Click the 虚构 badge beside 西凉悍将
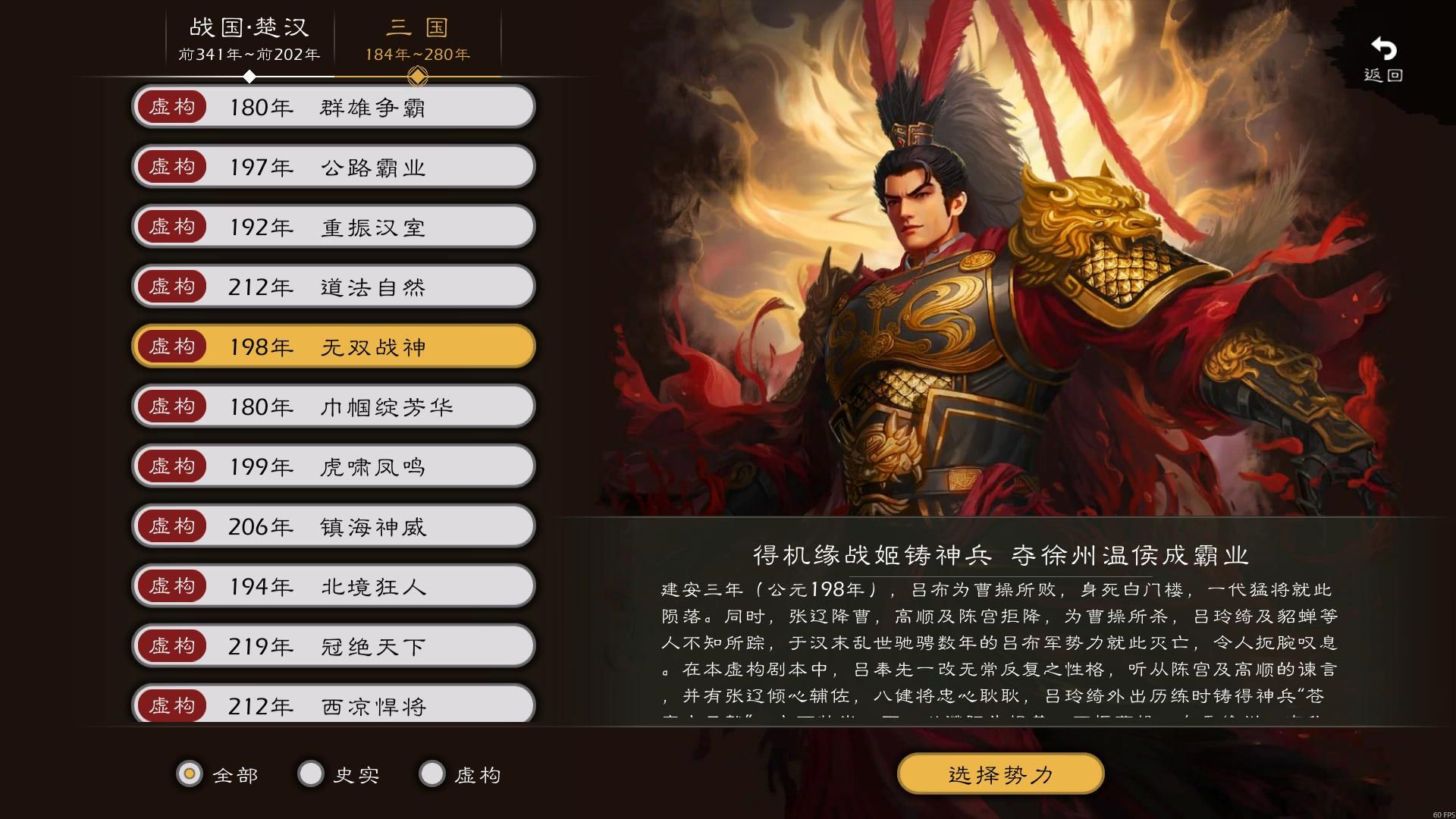1456x819 pixels. tap(172, 705)
